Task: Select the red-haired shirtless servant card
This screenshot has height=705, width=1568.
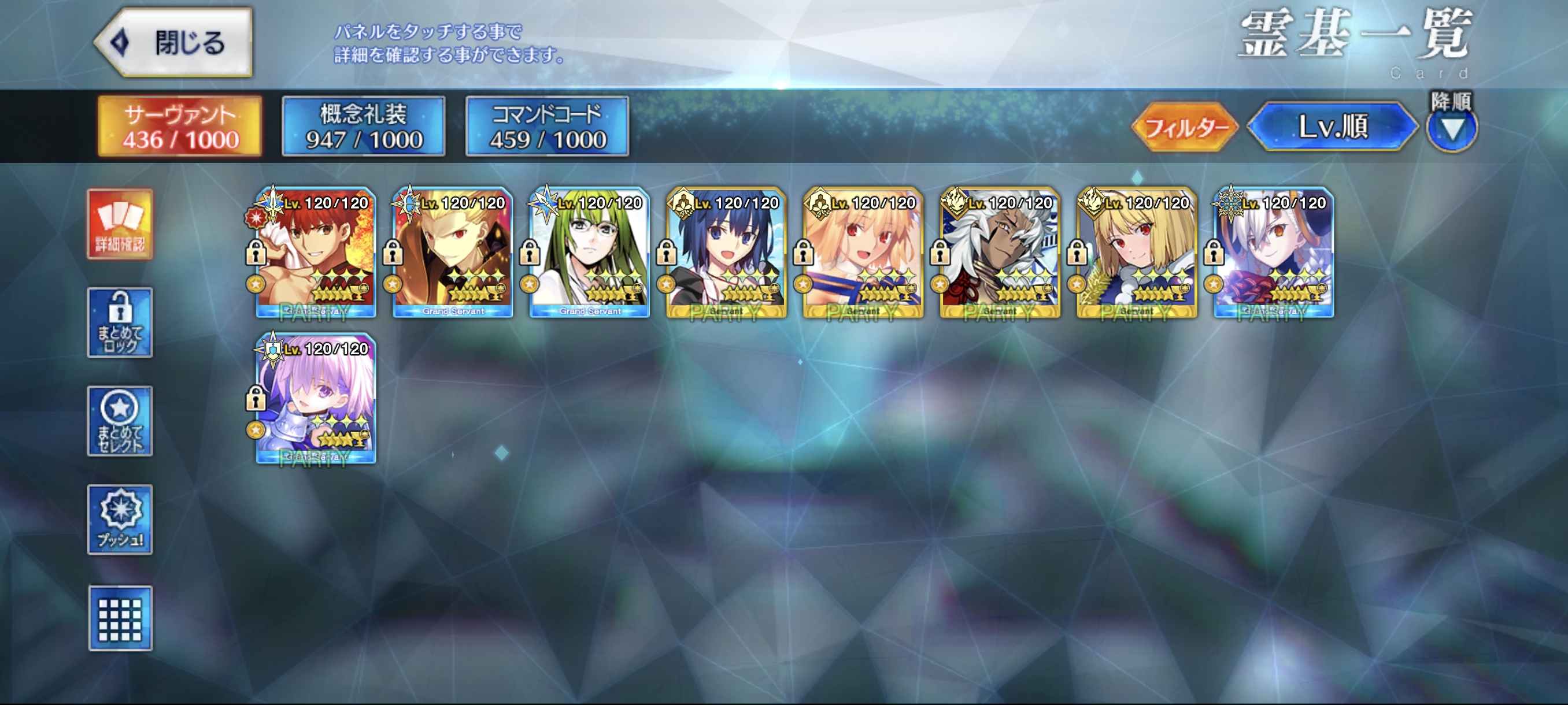Action: (x=316, y=253)
